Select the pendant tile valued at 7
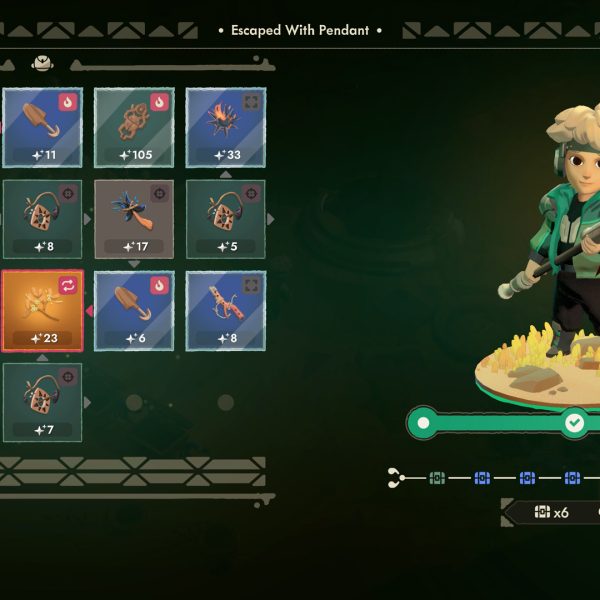Image resolution: width=600 pixels, height=600 pixels. [x=42, y=402]
